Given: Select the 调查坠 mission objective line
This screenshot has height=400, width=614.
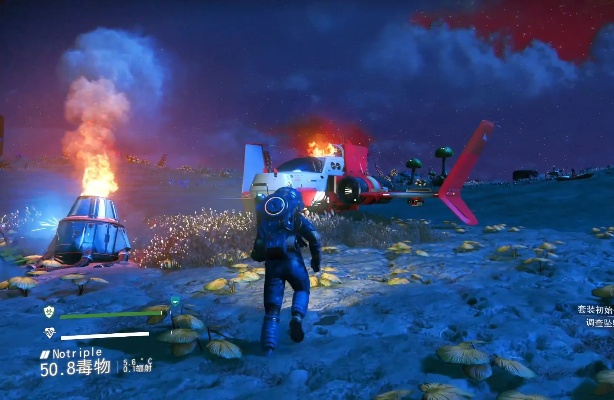Looking at the screenshot, I should point(598,324).
